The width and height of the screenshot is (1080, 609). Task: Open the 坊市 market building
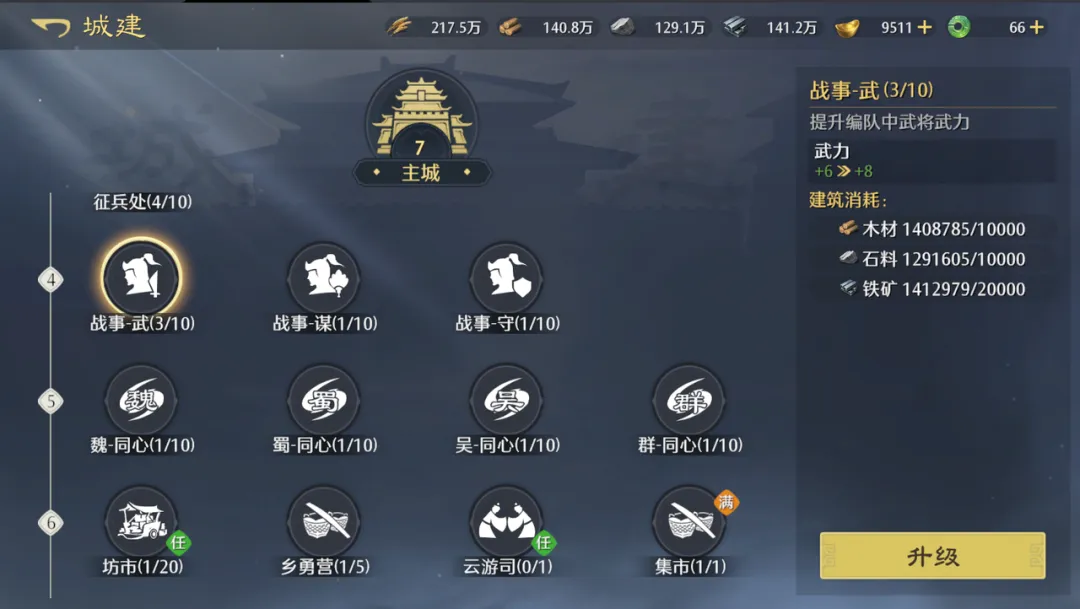(x=141, y=521)
